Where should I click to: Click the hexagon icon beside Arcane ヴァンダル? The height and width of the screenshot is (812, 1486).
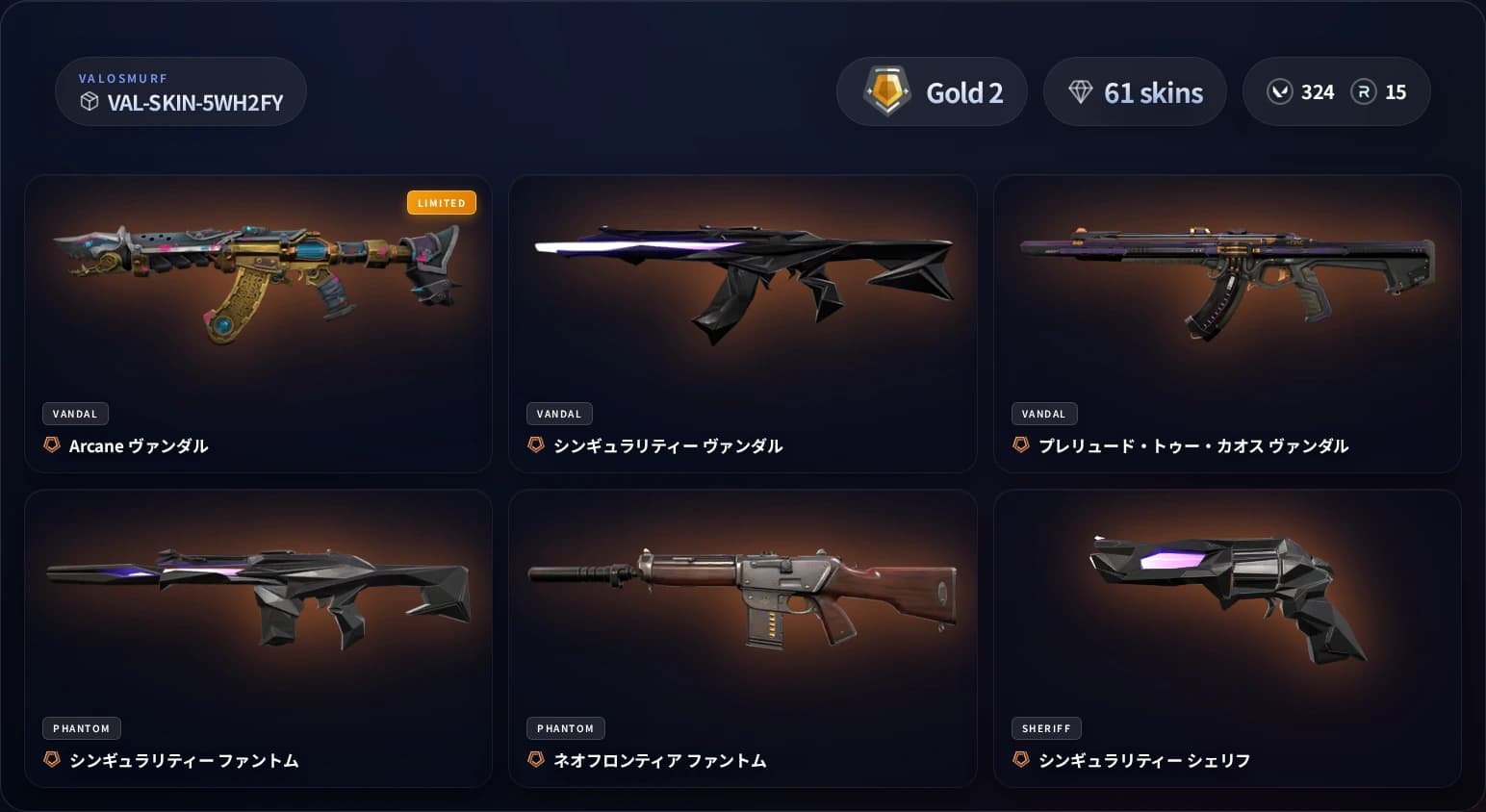(x=52, y=445)
